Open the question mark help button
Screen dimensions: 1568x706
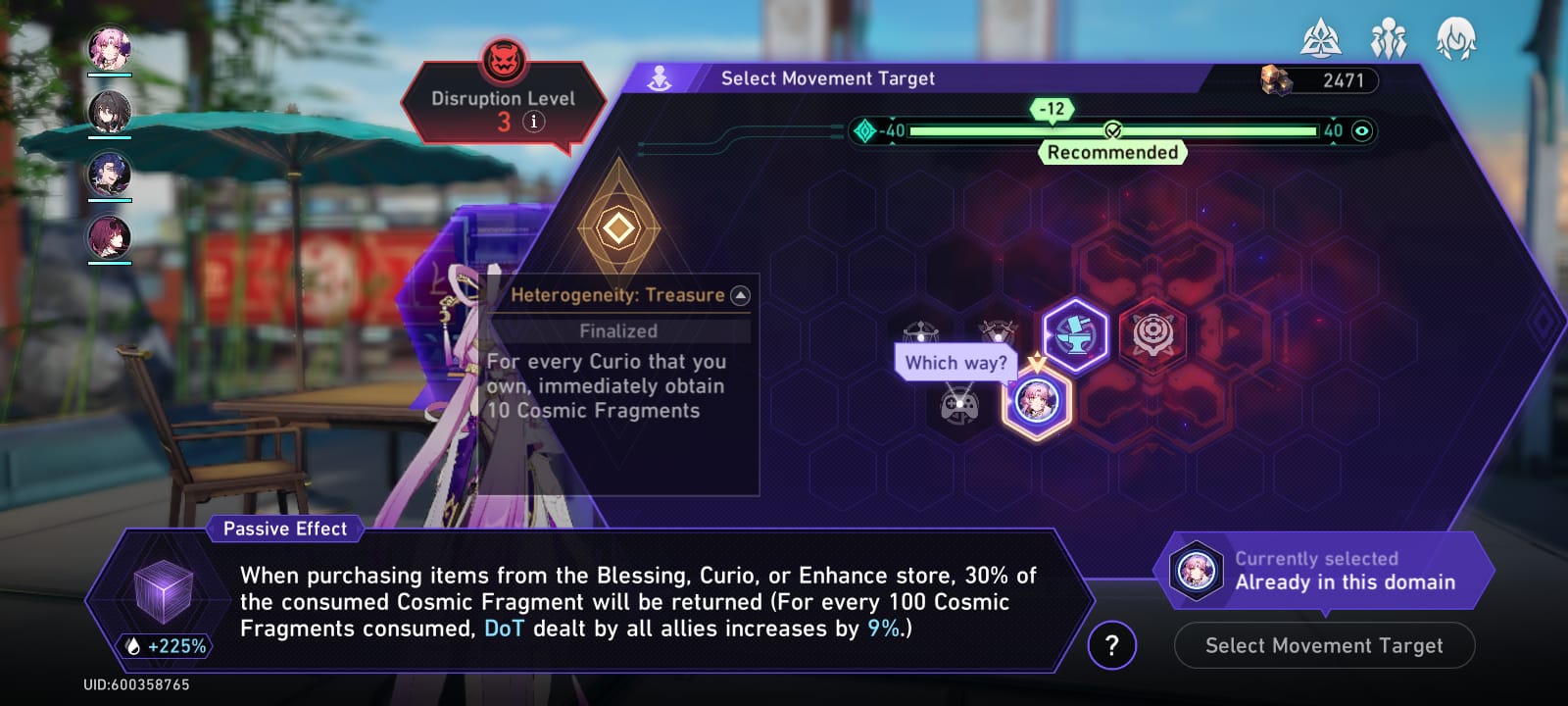(1112, 644)
